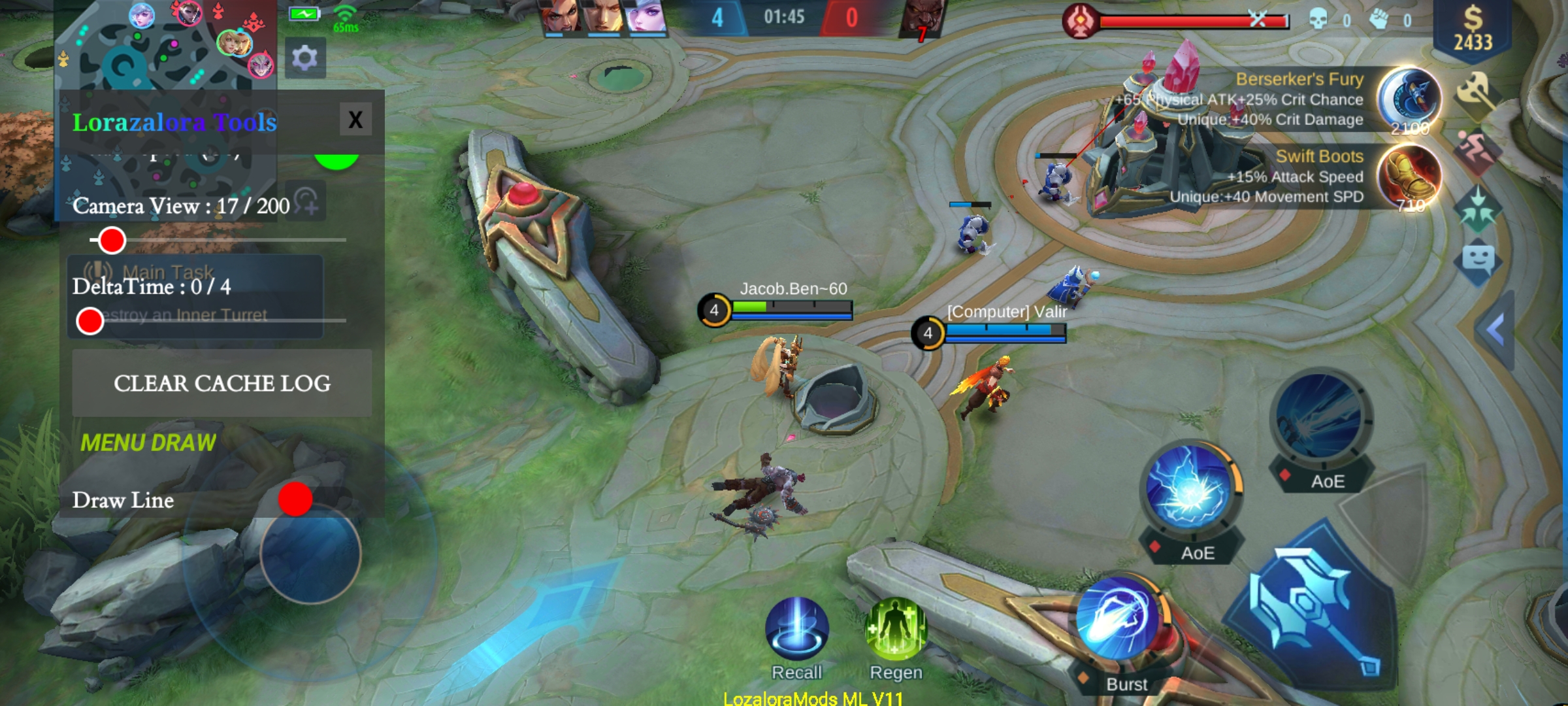Image resolution: width=1568 pixels, height=706 pixels.
Task: Open the gear settings icon
Action: coord(305,59)
